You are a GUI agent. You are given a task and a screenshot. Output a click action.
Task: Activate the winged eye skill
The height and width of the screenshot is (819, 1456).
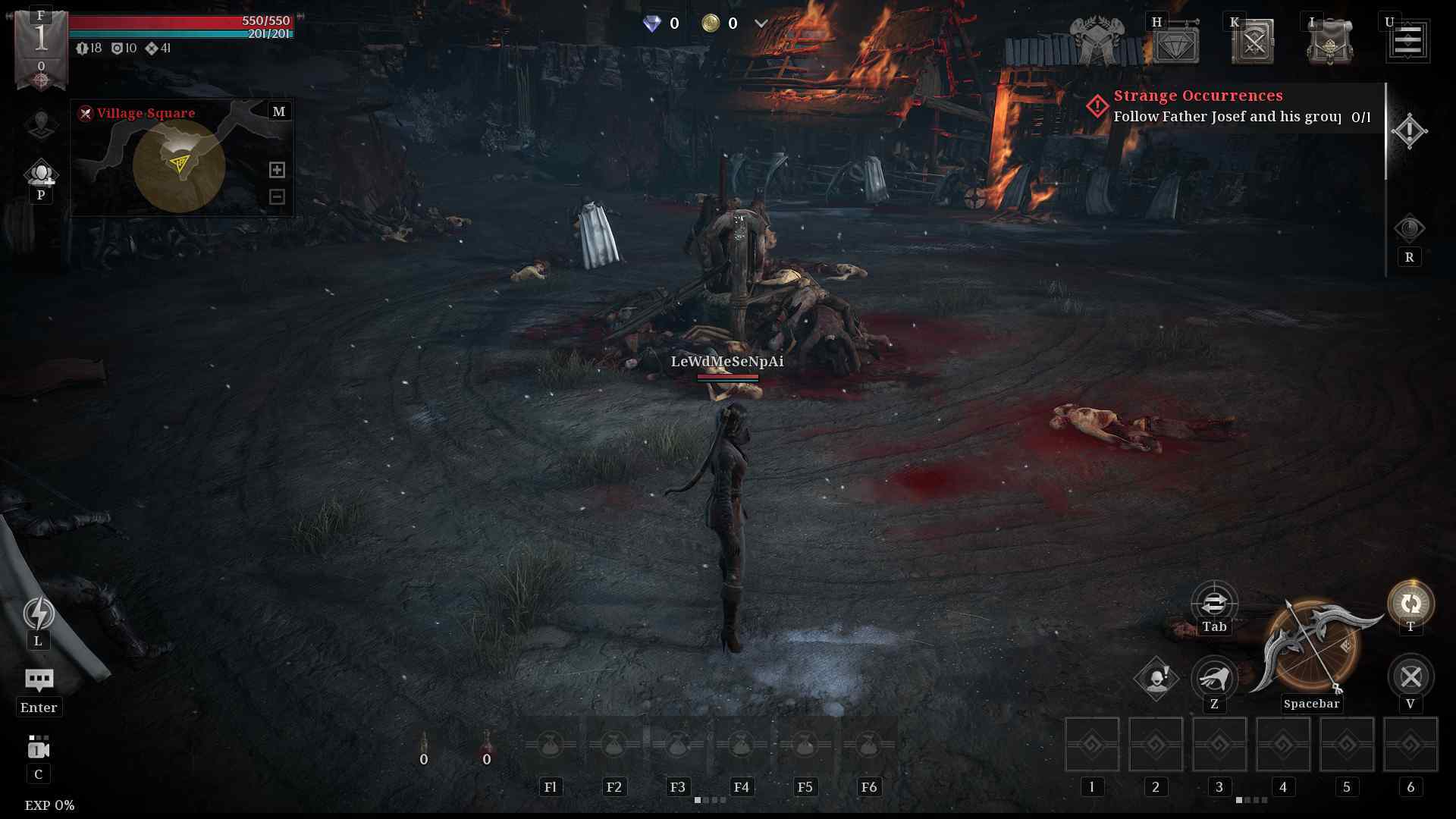coord(1214,676)
